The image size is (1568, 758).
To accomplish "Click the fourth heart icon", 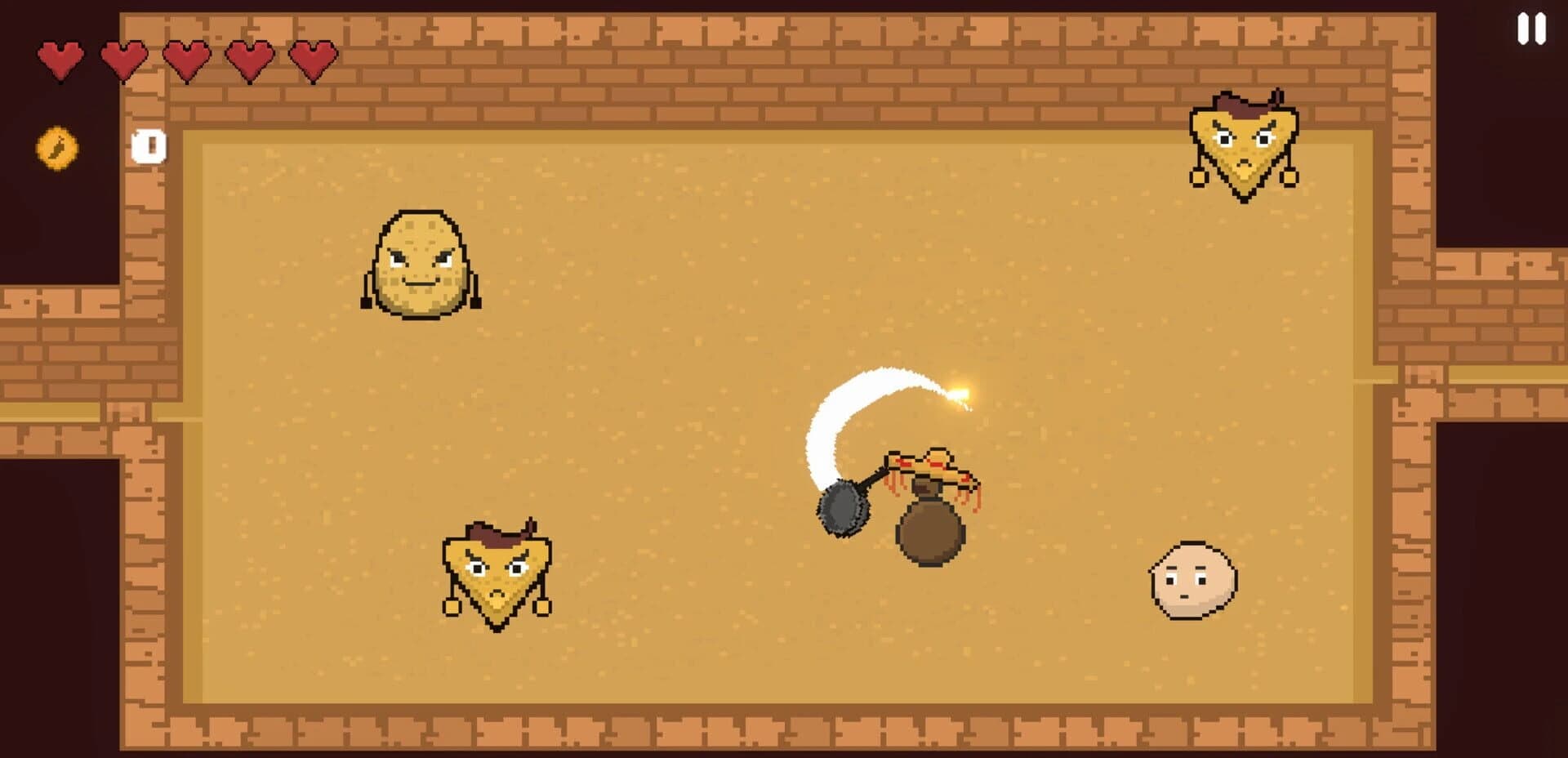I will tap(248, 60).
